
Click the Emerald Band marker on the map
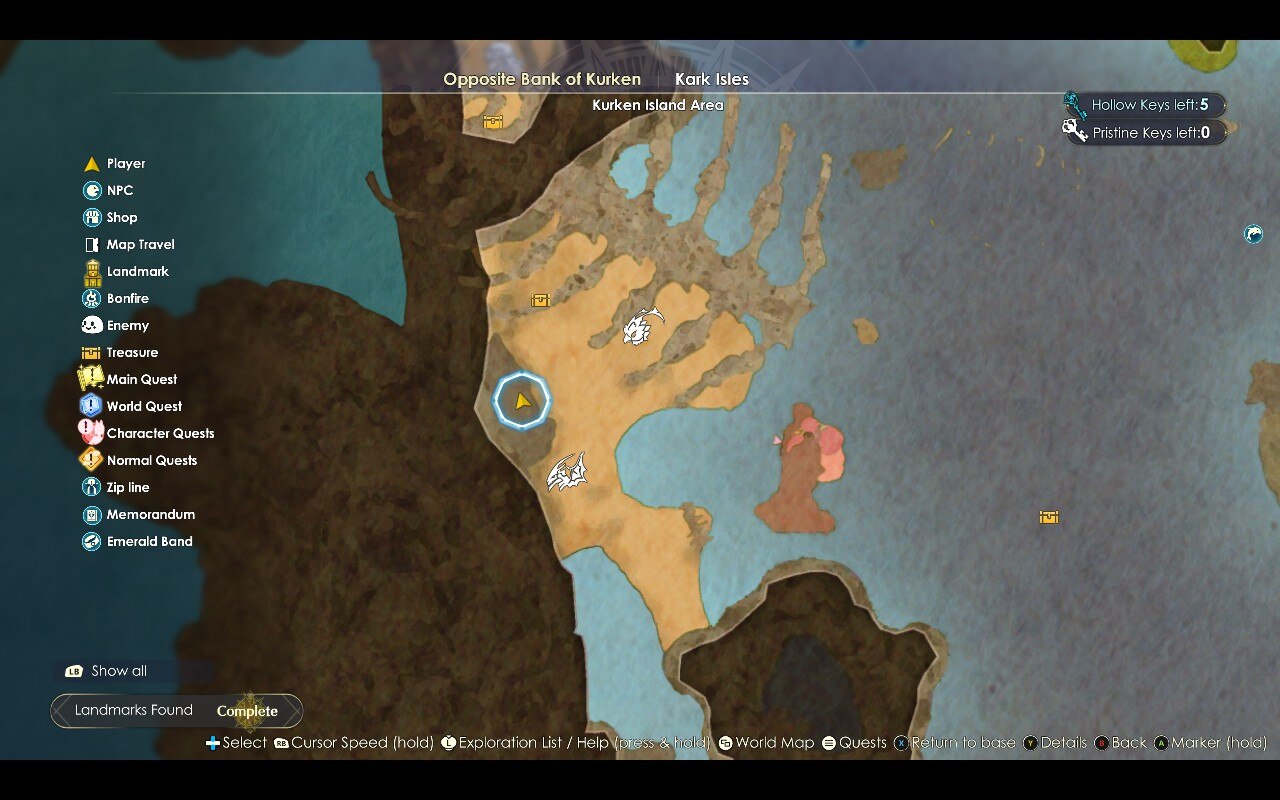[1253, 234]
